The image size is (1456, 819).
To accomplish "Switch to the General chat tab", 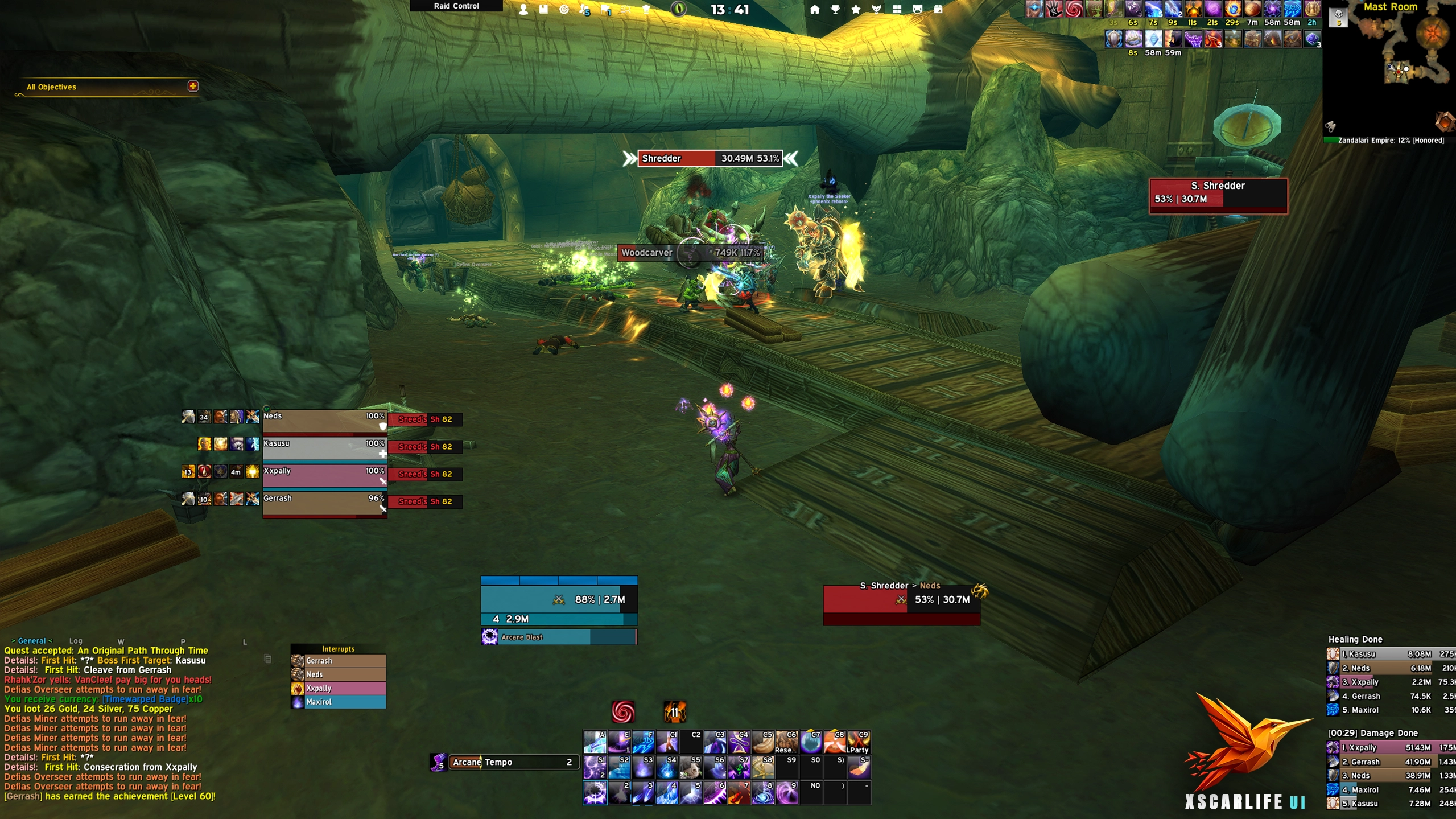I will tap(31, 641).
